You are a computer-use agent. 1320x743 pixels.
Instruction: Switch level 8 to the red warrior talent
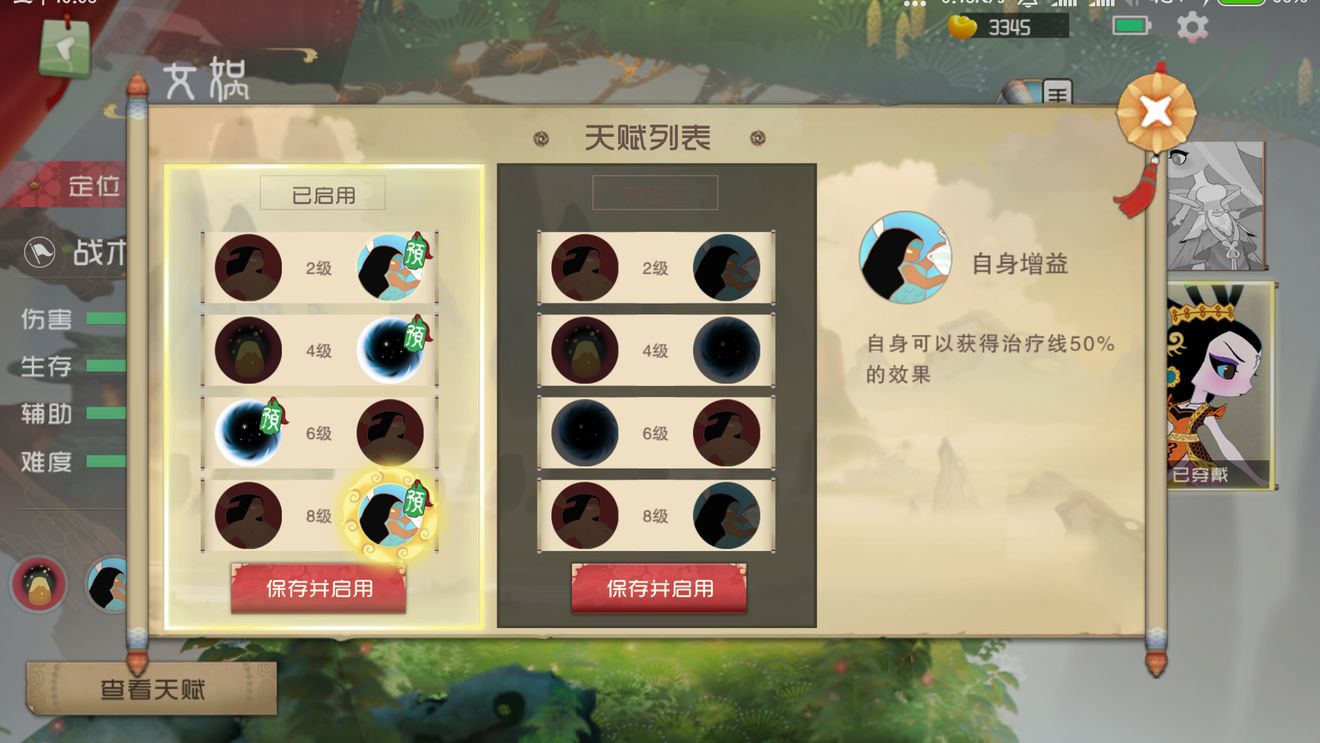click(248, 516)
